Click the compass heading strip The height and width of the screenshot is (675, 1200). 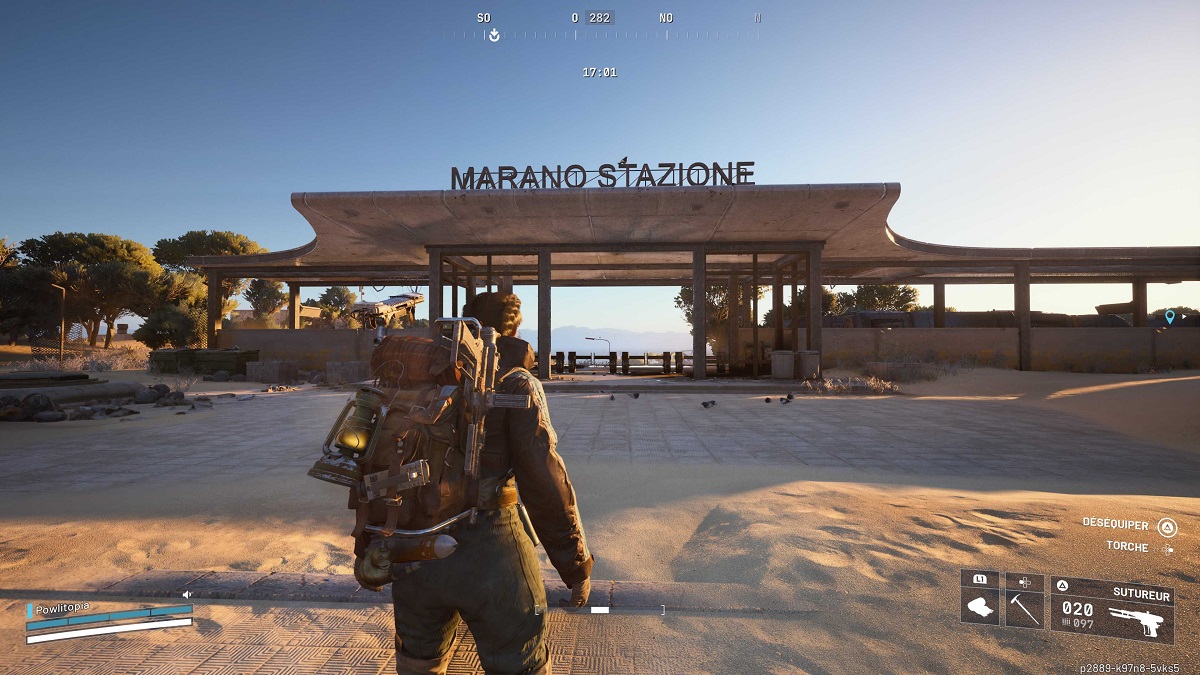tap(600, 35)
